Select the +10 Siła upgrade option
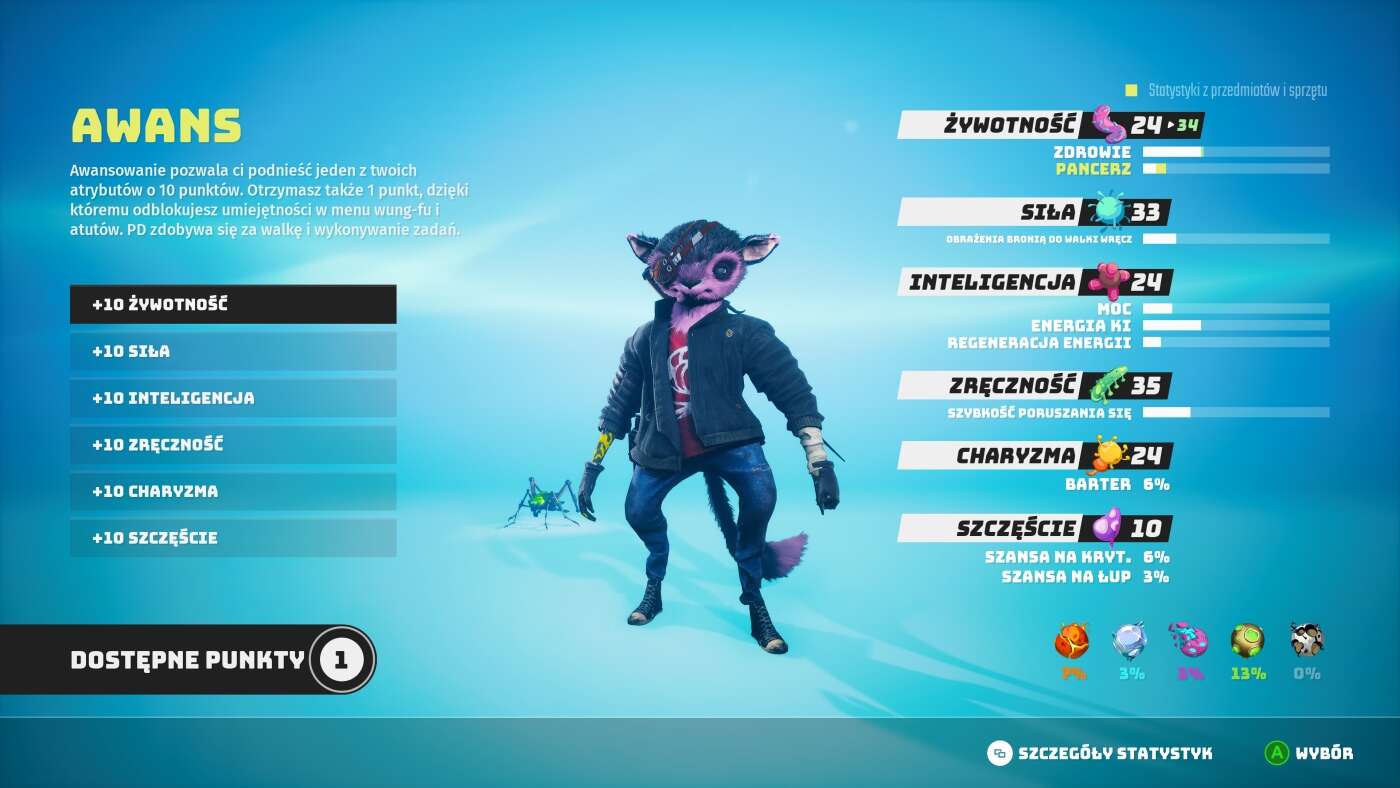 pyautogui.click(x=232, y=351)
